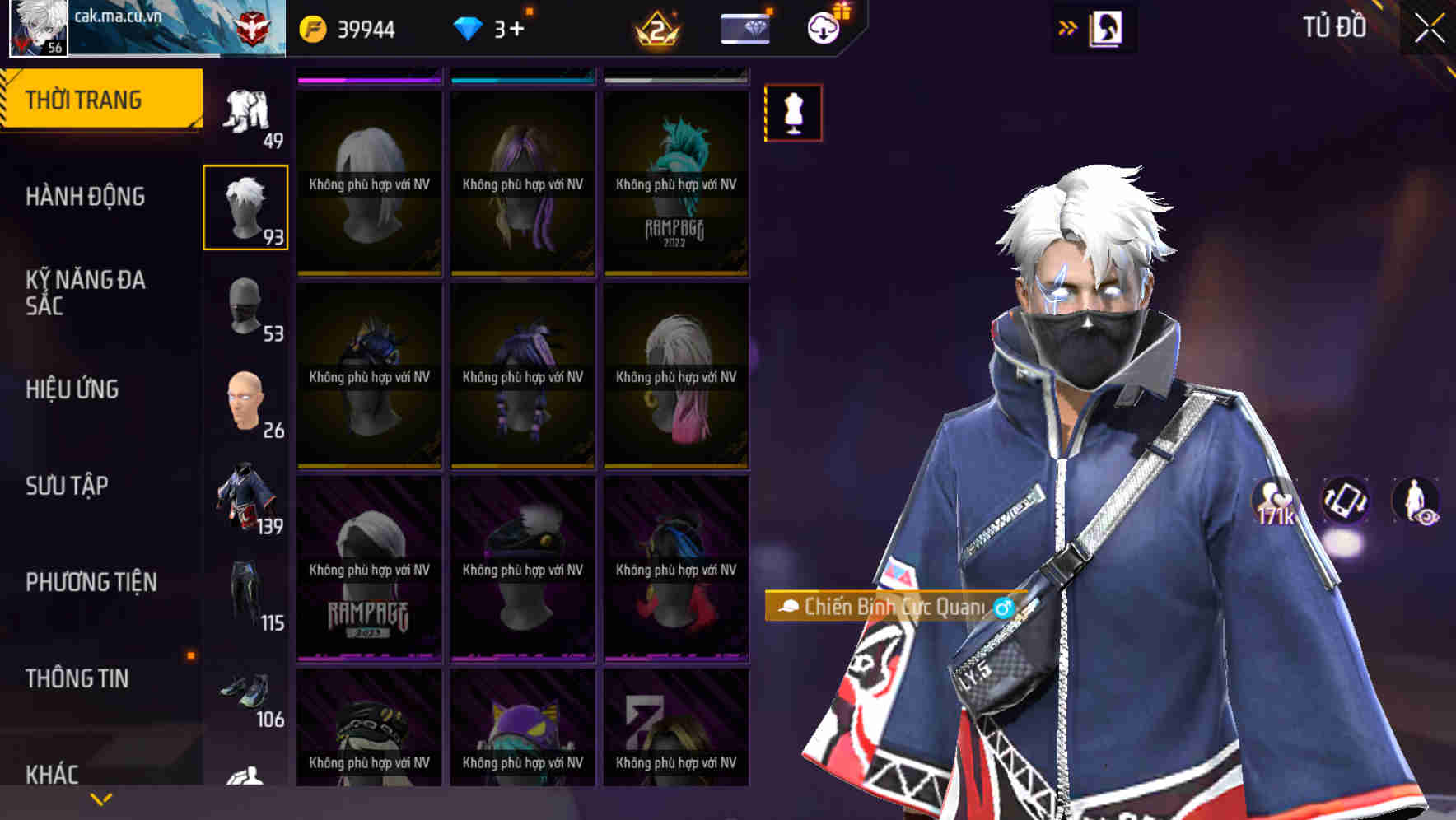Click the THÔNG TIN section
This screenshot has width=1456, height=820.
(x=76, y=678)
